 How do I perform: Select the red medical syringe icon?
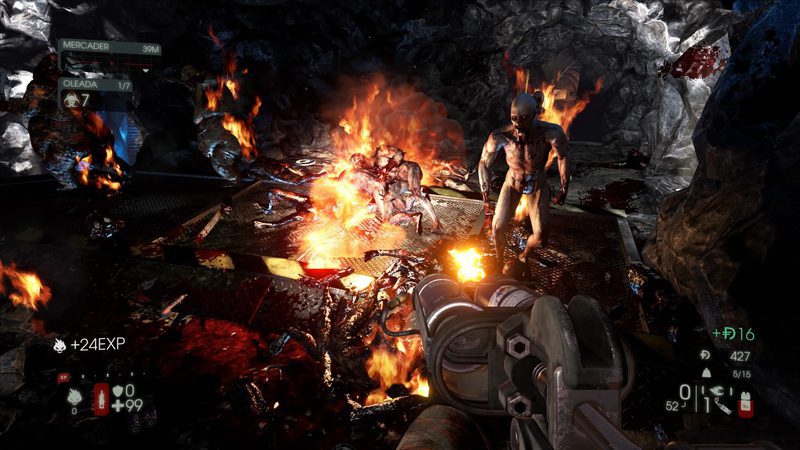[x=101, y=399]
